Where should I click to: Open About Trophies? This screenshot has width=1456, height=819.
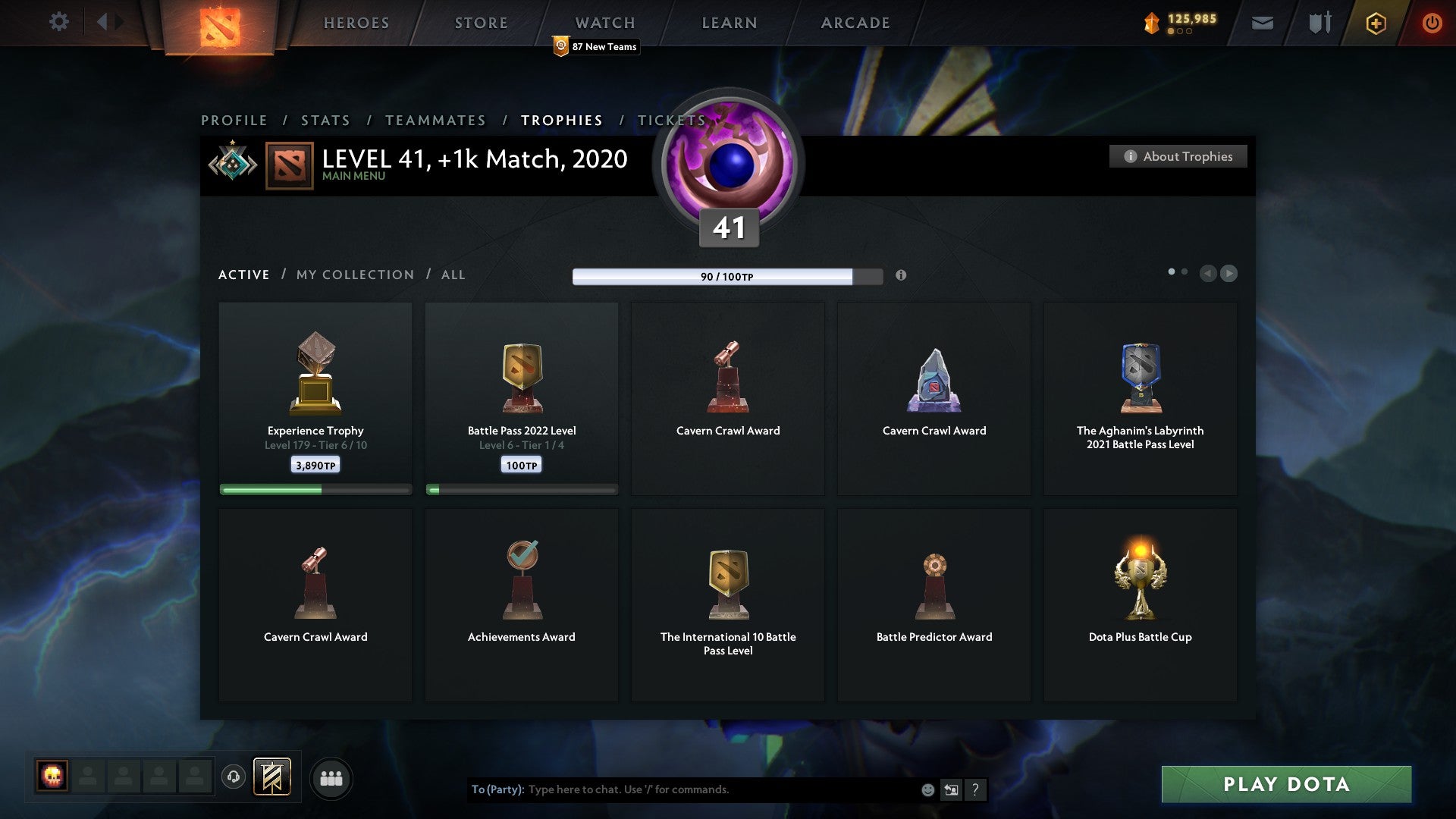(x=1178, y=156)
